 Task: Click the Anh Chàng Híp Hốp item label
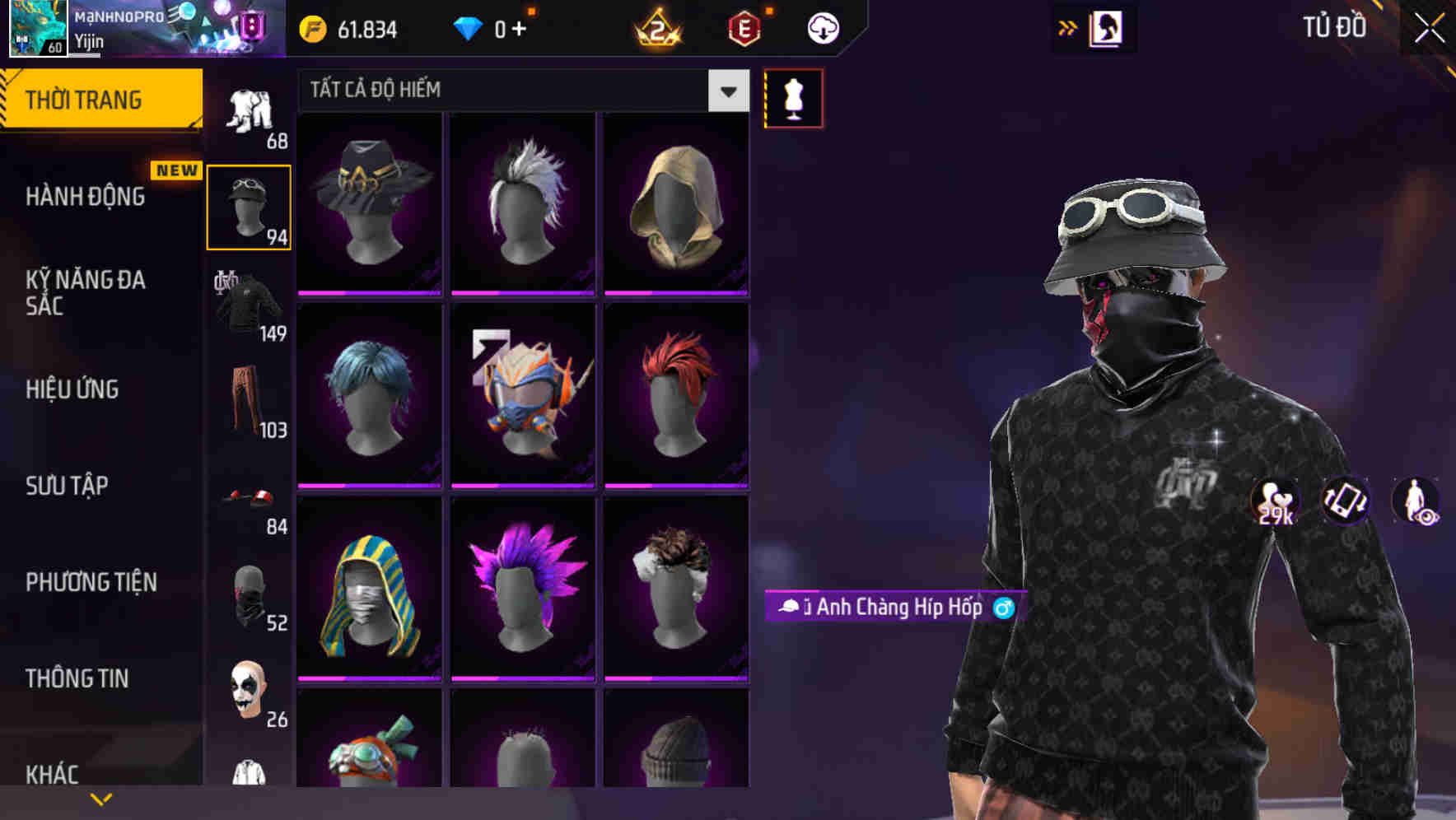(894, 608)
